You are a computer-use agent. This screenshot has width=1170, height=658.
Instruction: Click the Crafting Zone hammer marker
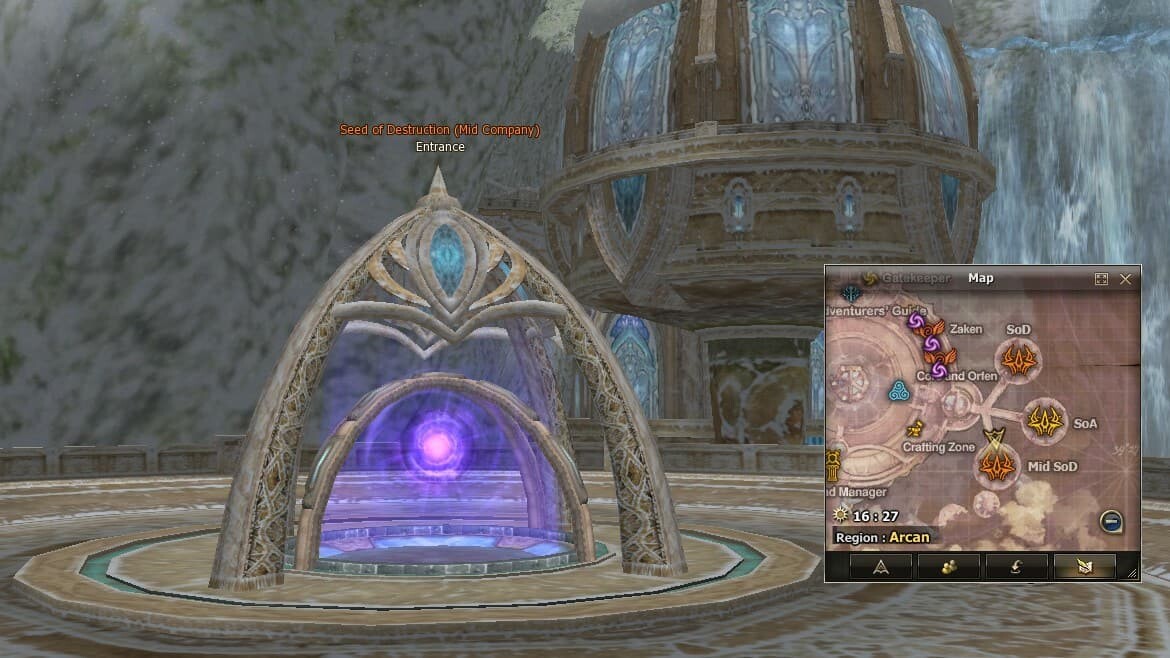[914, 430]
